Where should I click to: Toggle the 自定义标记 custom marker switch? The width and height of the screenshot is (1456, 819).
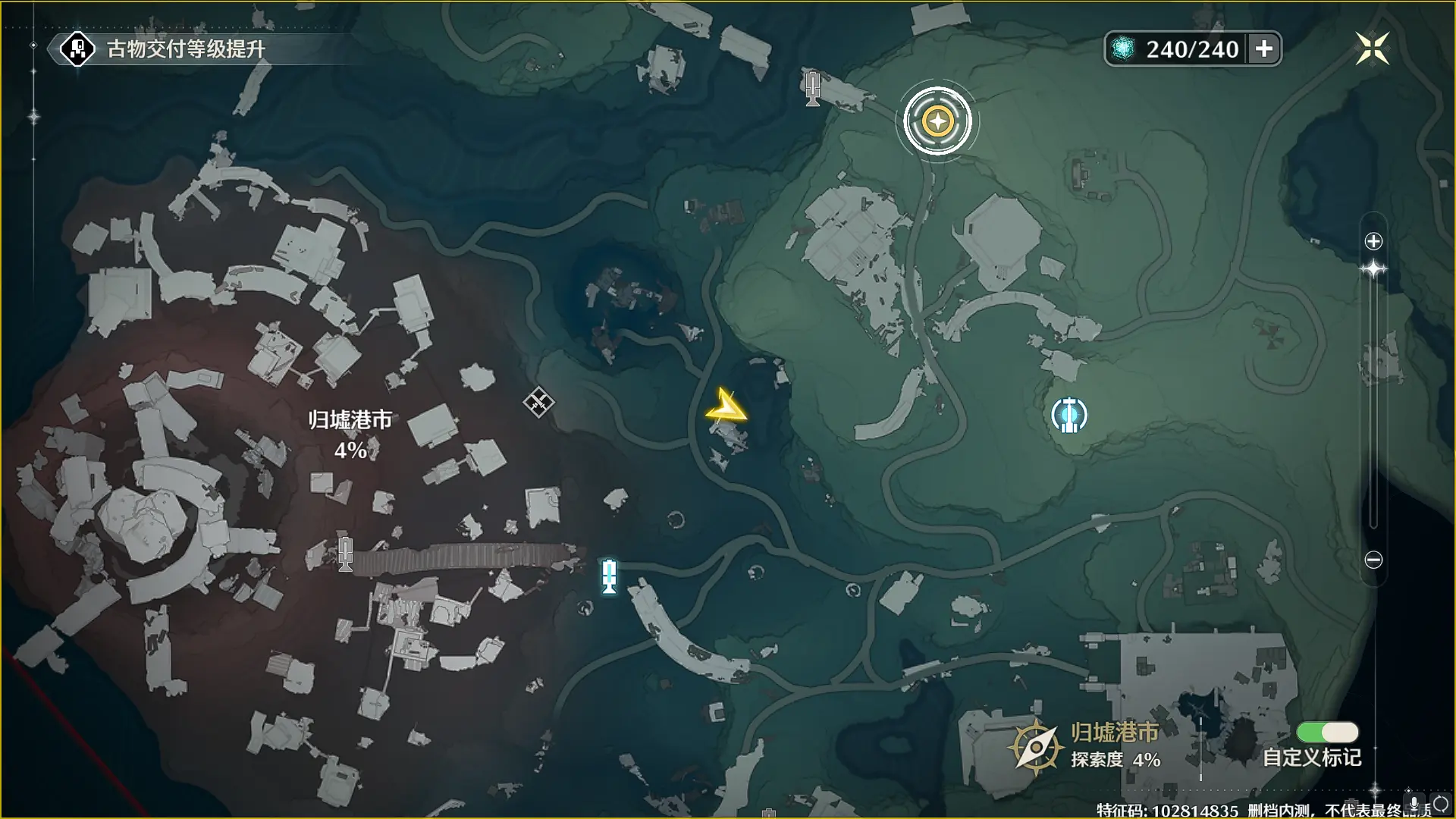(x=1327, y=732)
